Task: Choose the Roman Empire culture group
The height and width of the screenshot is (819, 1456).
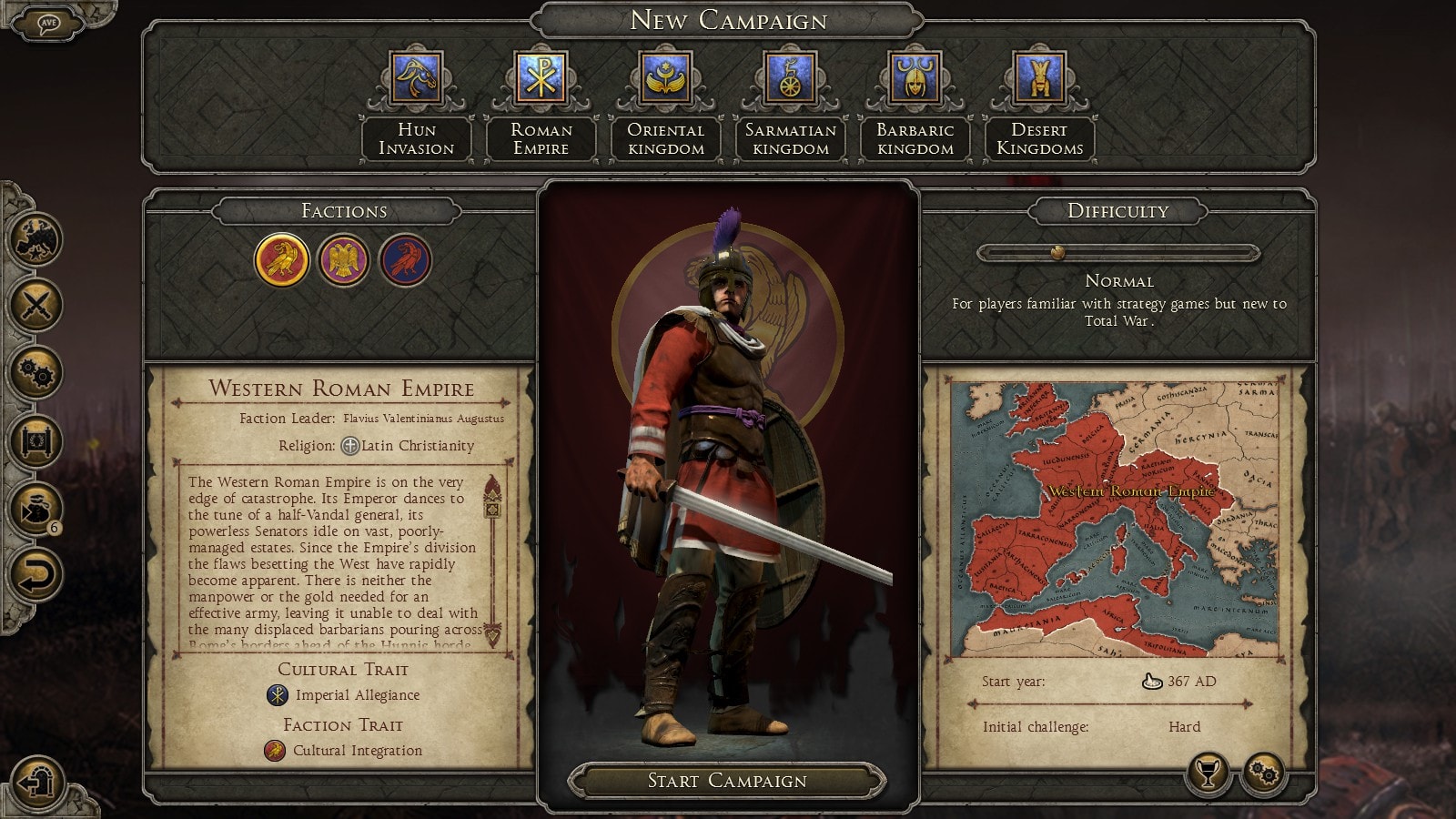Action: (x=541, y=78)
